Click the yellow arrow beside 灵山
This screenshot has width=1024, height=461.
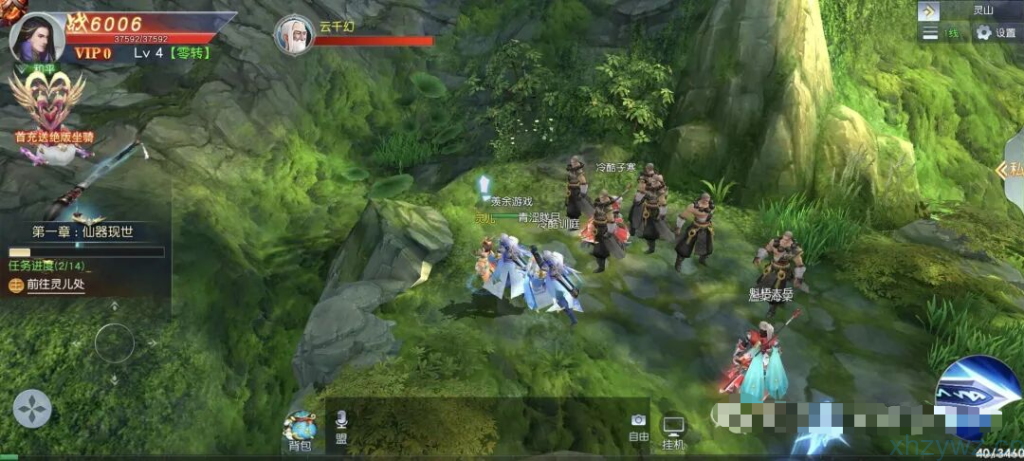click(929, 10)
